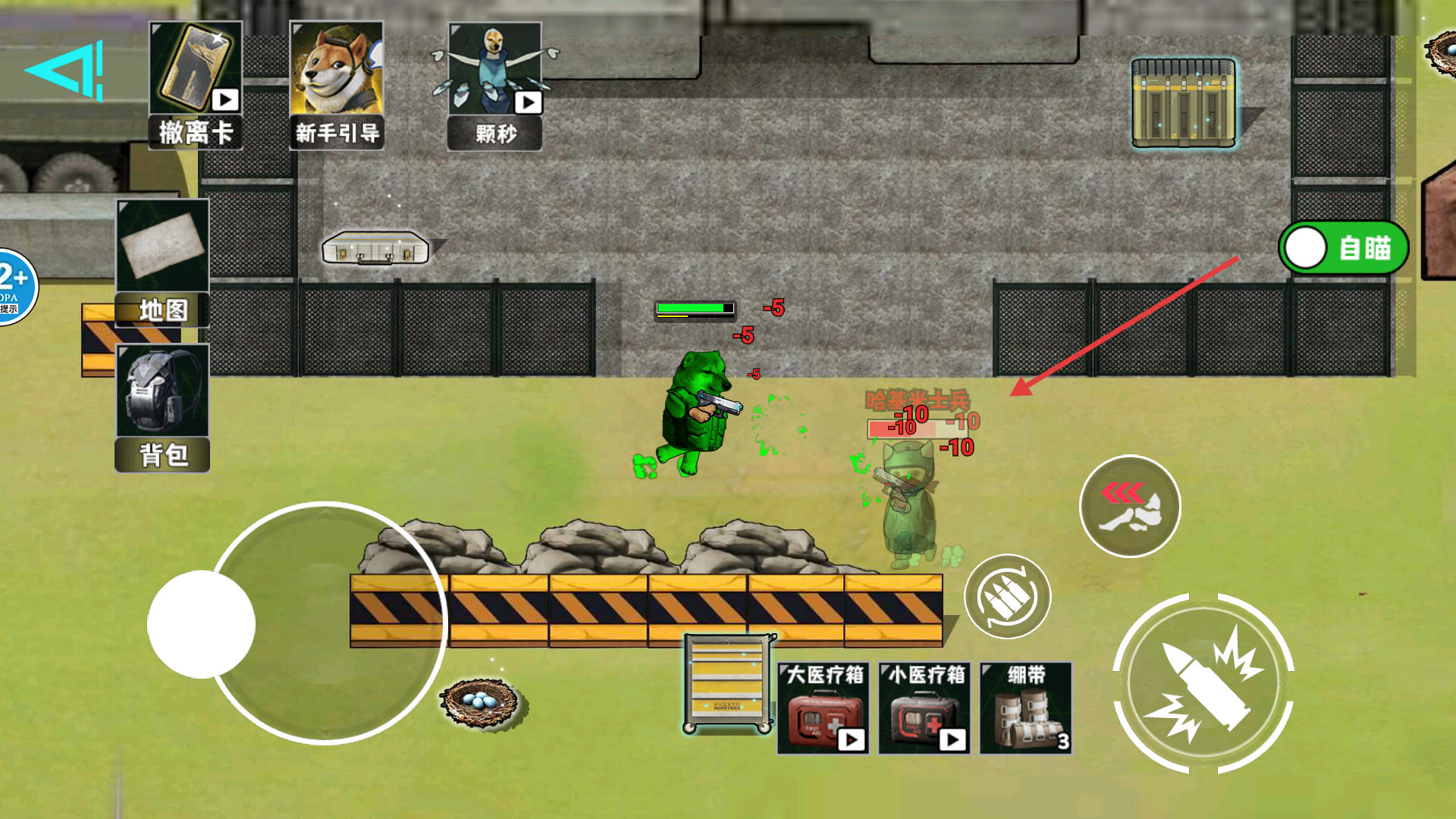Screen dimensions: 1456x819
Task: Activate the dodge roll button
Action: (x=1129, y=507)
